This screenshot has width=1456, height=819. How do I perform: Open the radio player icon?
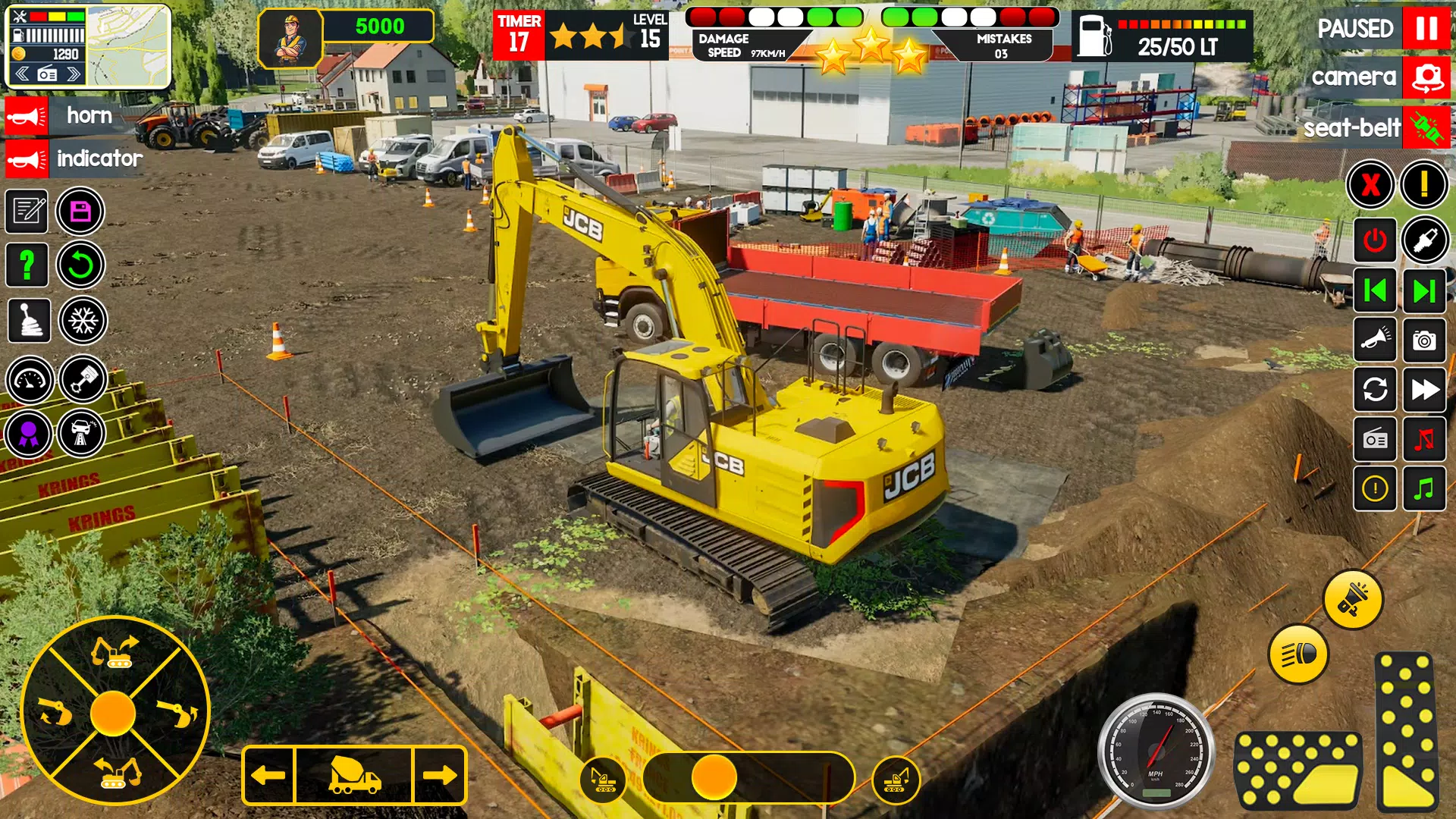[1374, 440]
